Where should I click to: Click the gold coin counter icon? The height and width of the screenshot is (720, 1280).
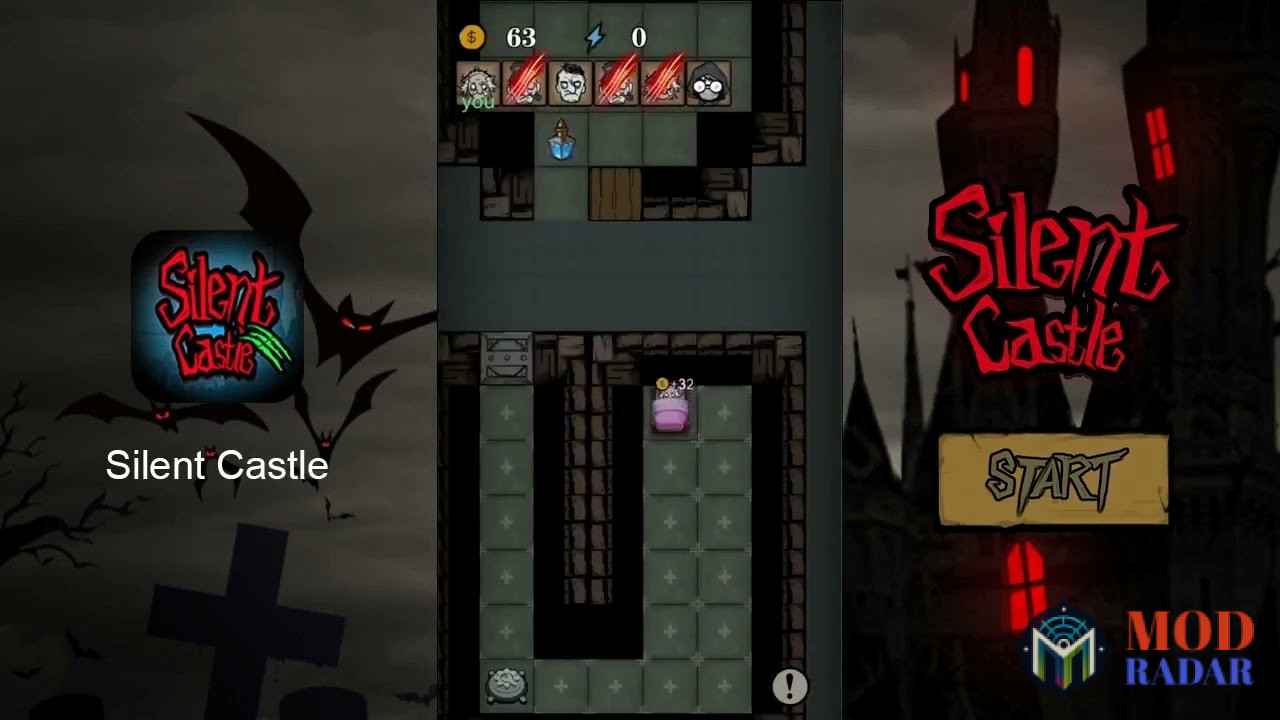coord(471,37)
